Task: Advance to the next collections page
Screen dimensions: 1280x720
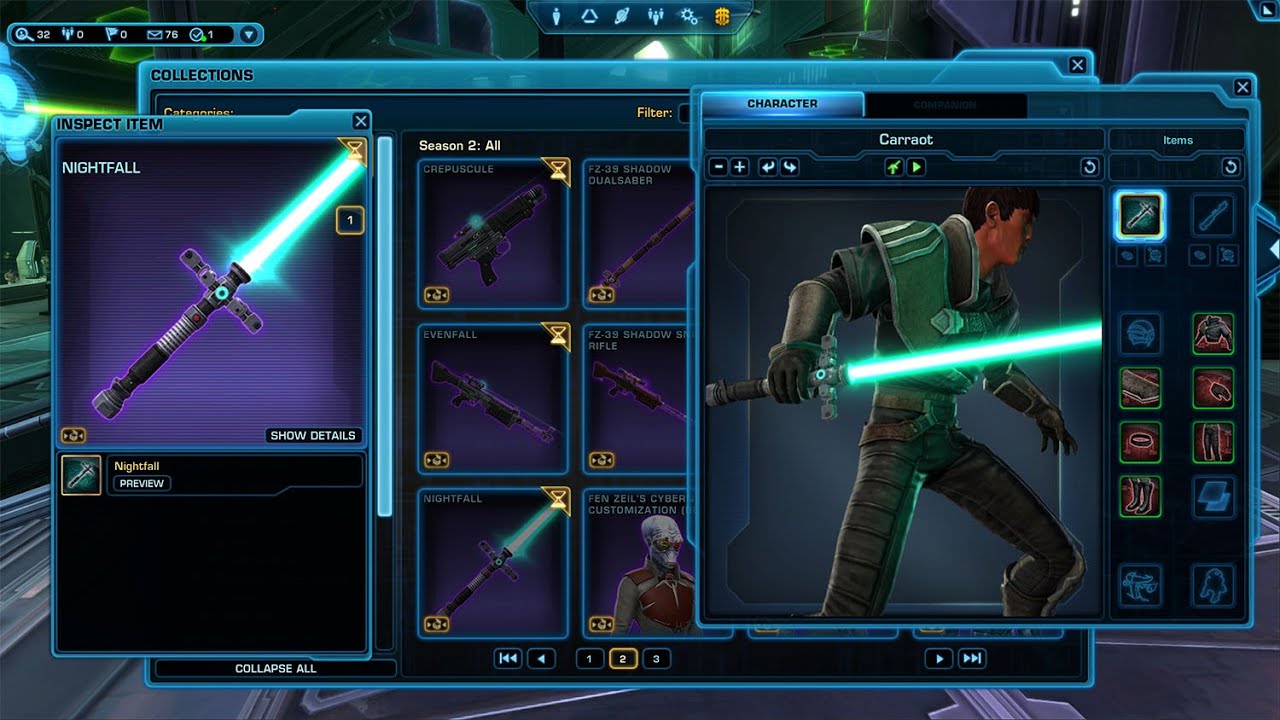Action: pos(938,659)
